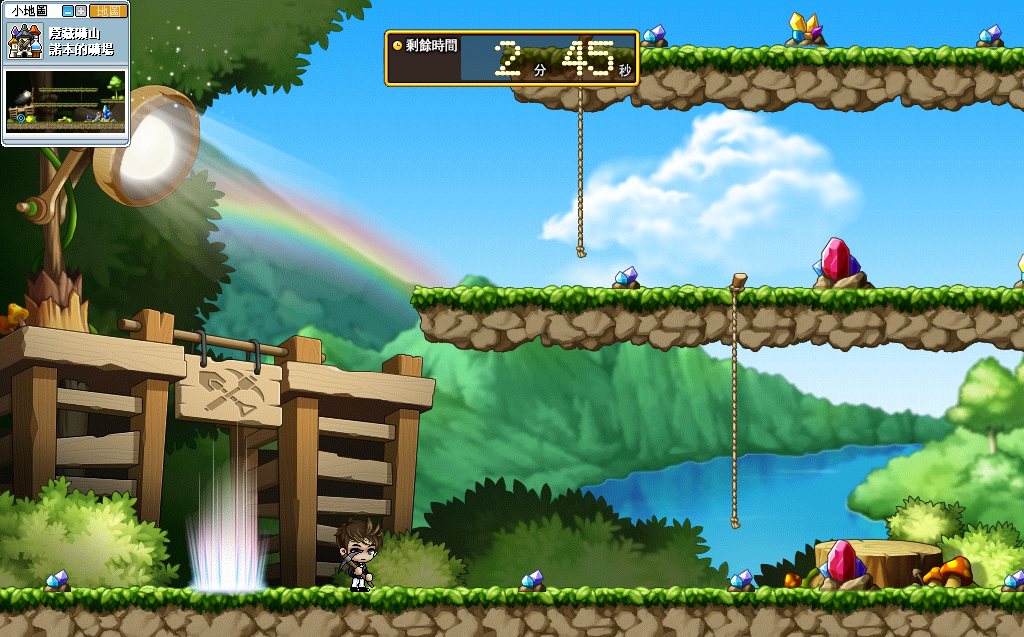Open the world map via 地圖 button

click(x=108, y=11)
